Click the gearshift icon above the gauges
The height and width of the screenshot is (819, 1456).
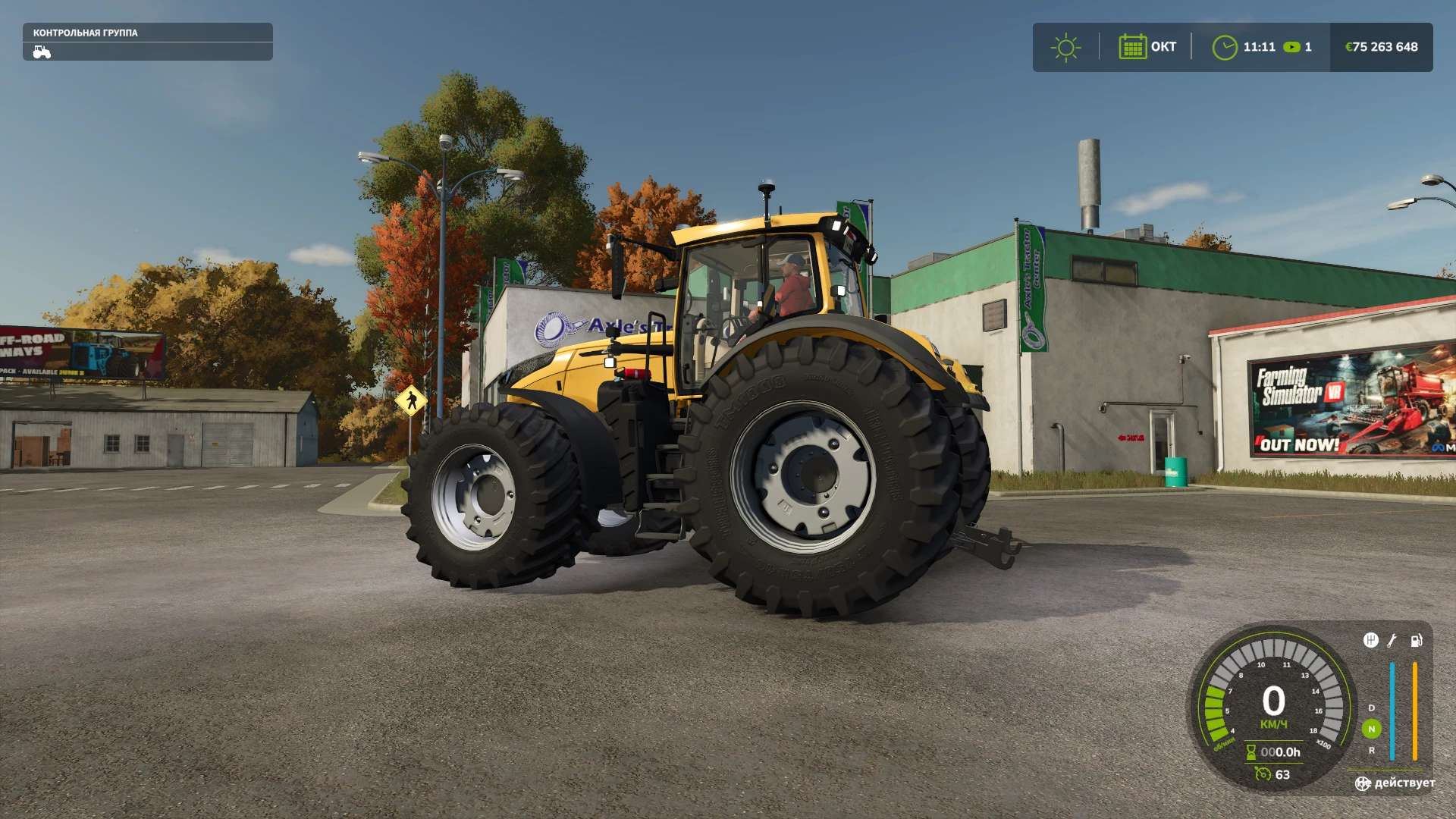coord(1370,641)
